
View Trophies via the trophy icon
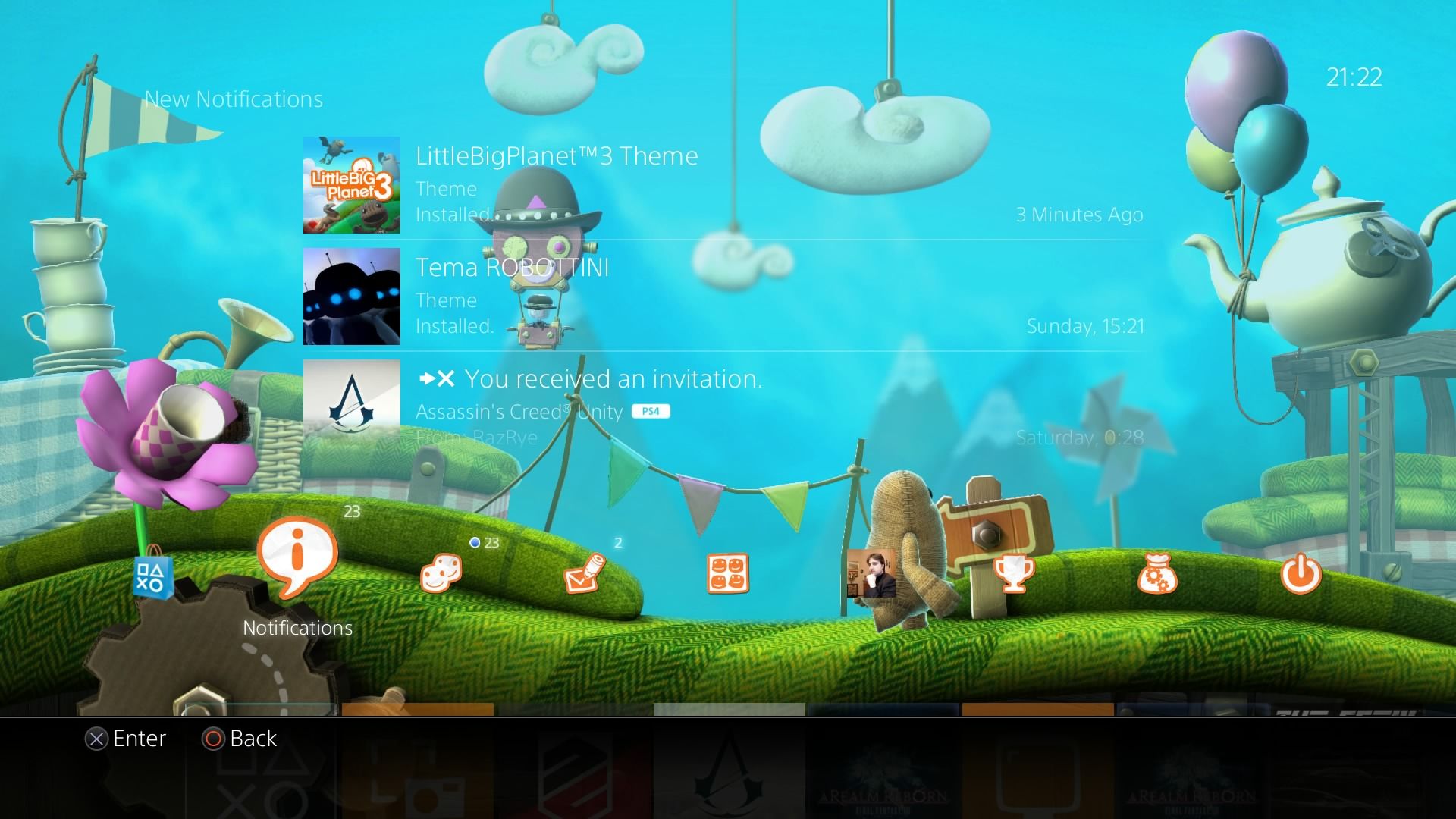pyautogui.click(x=1014, y=575)
